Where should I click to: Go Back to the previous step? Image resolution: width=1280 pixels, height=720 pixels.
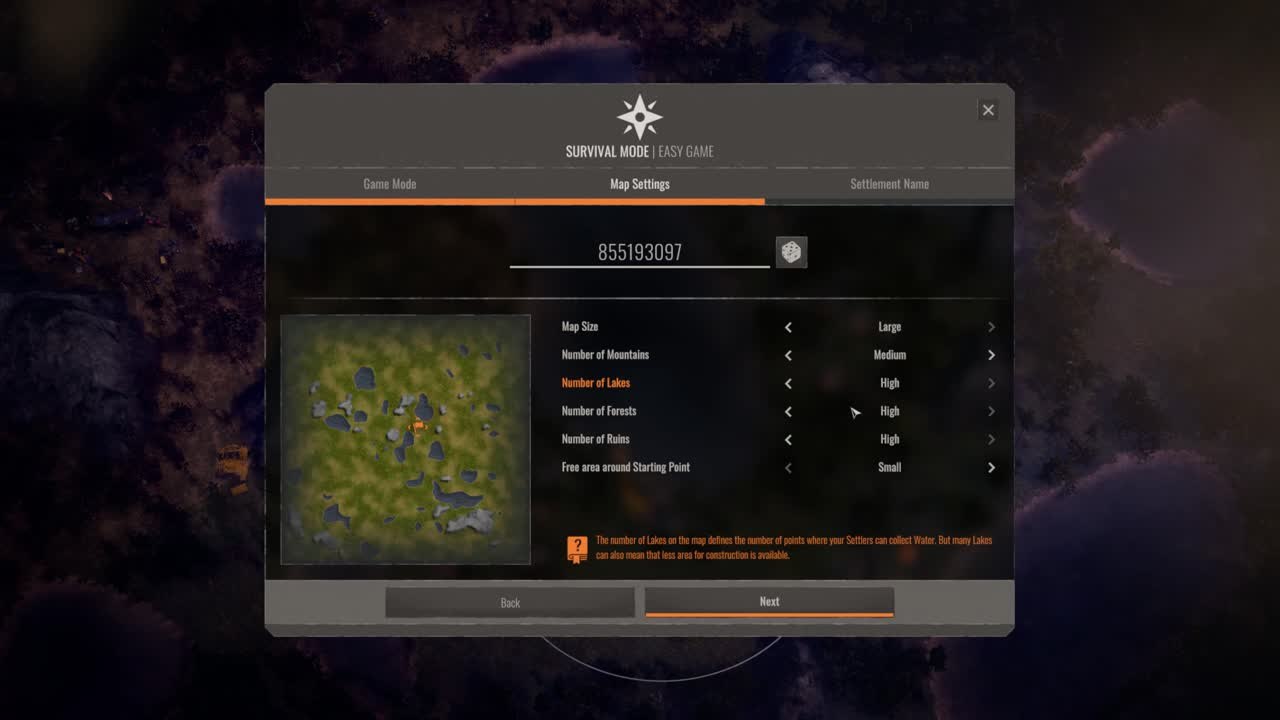510,602
